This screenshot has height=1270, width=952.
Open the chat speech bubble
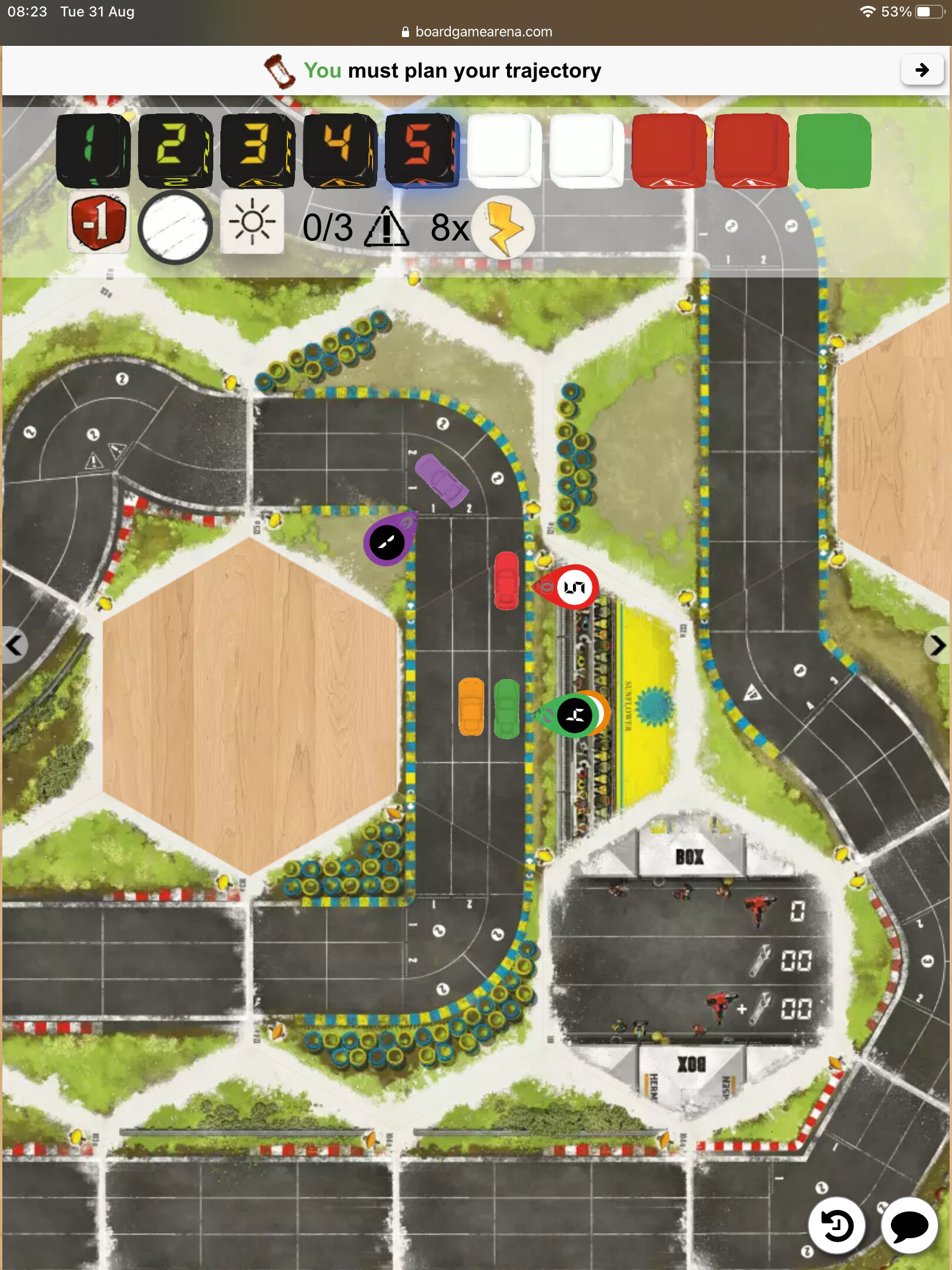coord(909,1226)
